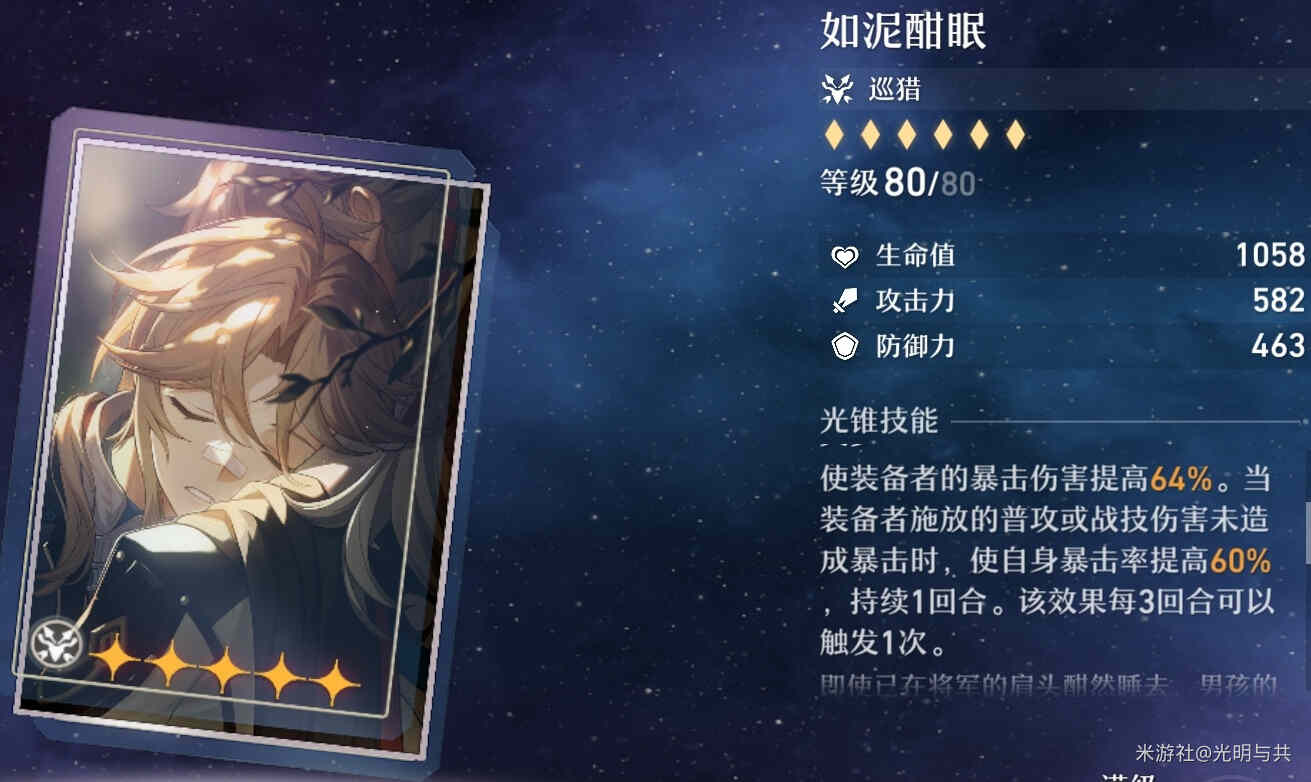The width and height of the screenshot is (1311, 782).
Task: Click the Hunt path emblem on the card
Action: point(51,645)
